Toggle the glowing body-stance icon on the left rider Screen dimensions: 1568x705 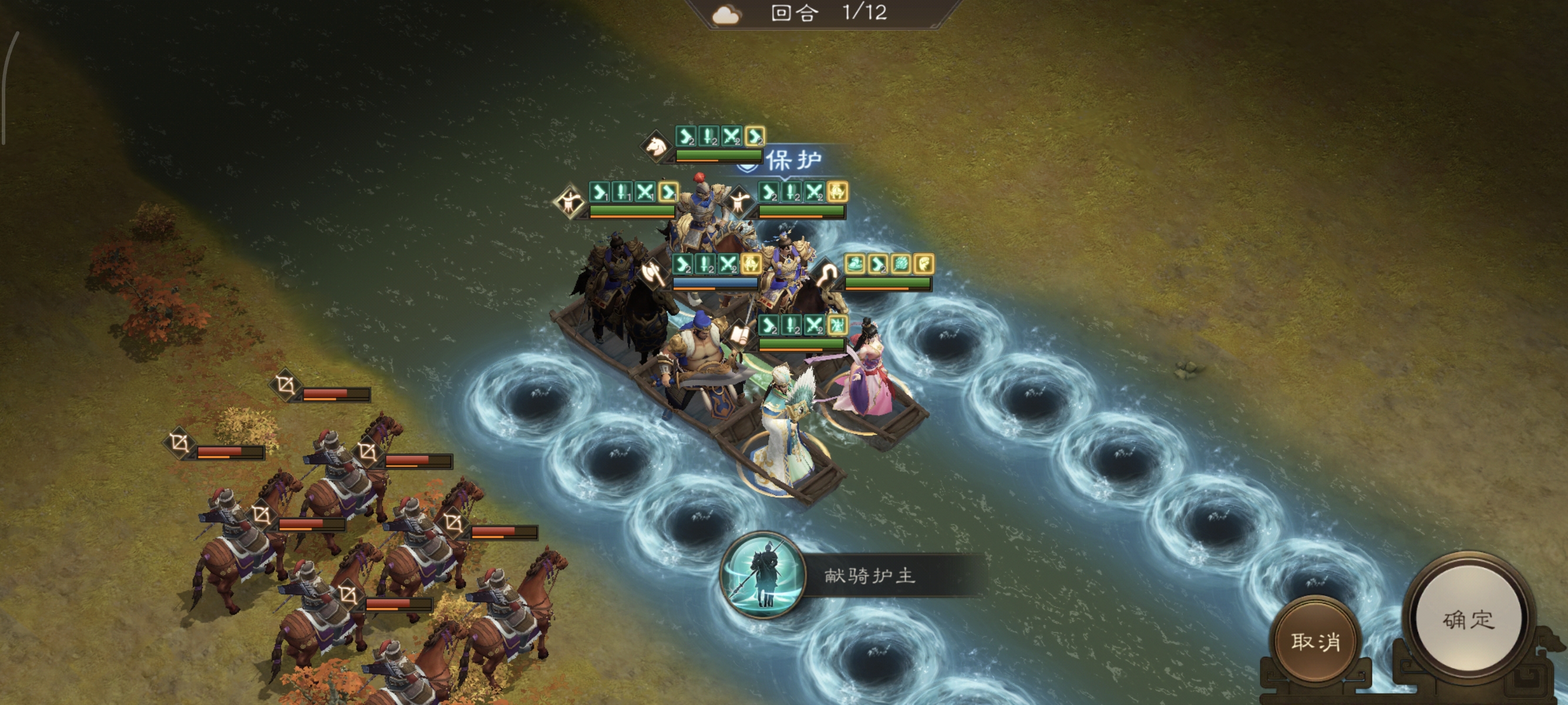569,203
